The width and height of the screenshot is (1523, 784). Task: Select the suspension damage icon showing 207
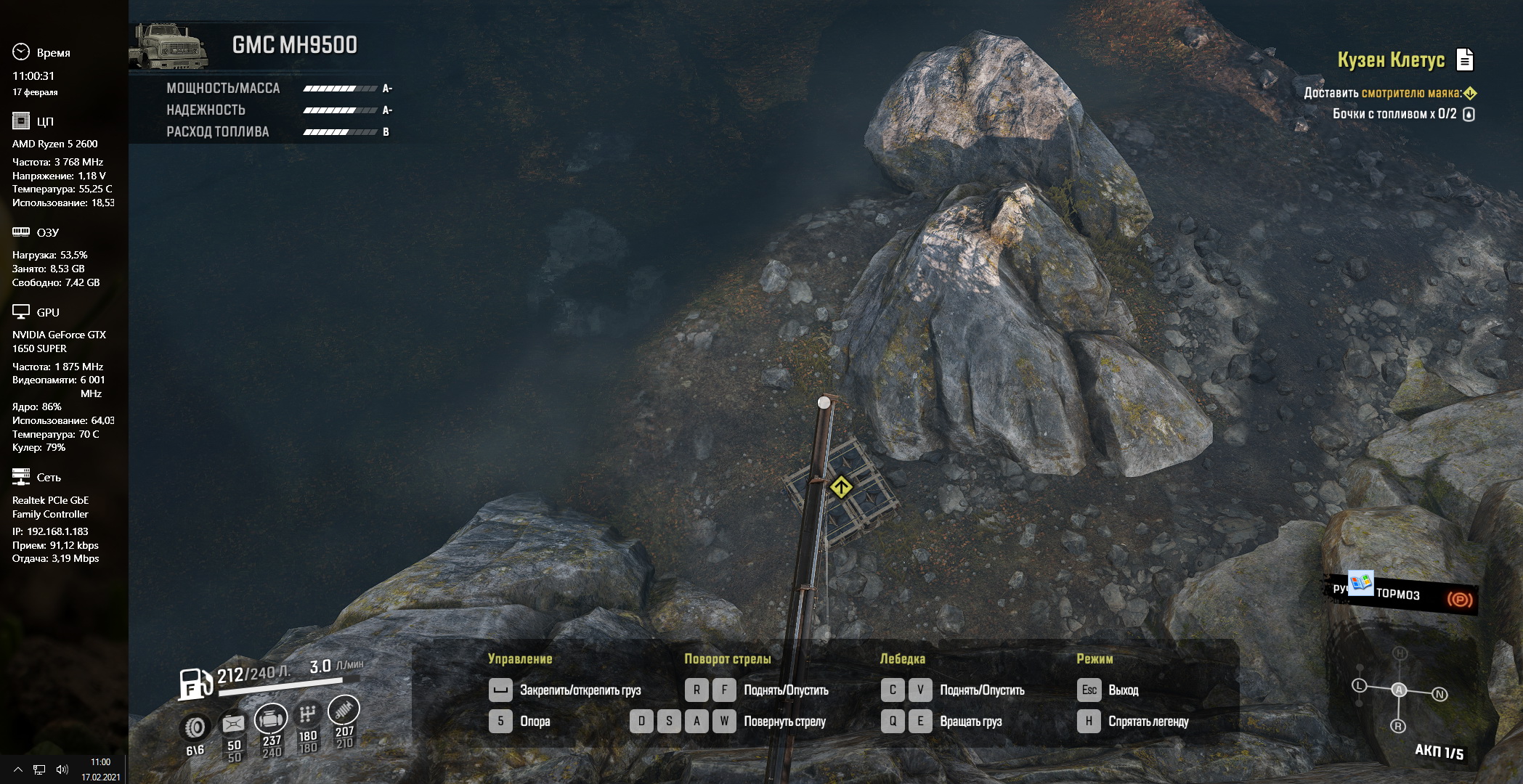coord(344,710)
